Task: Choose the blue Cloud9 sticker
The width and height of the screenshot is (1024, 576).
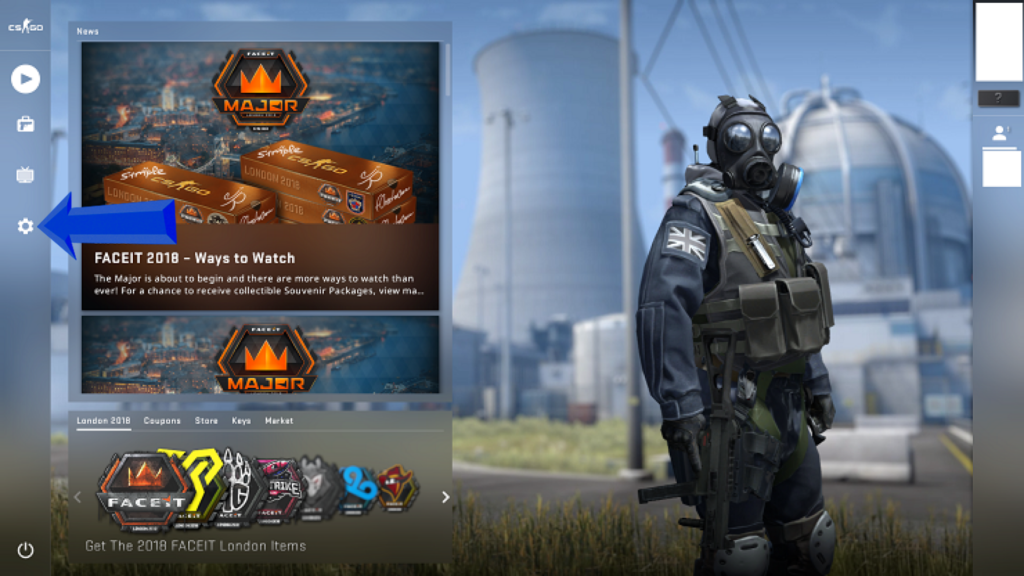Action: coord(357,488)
